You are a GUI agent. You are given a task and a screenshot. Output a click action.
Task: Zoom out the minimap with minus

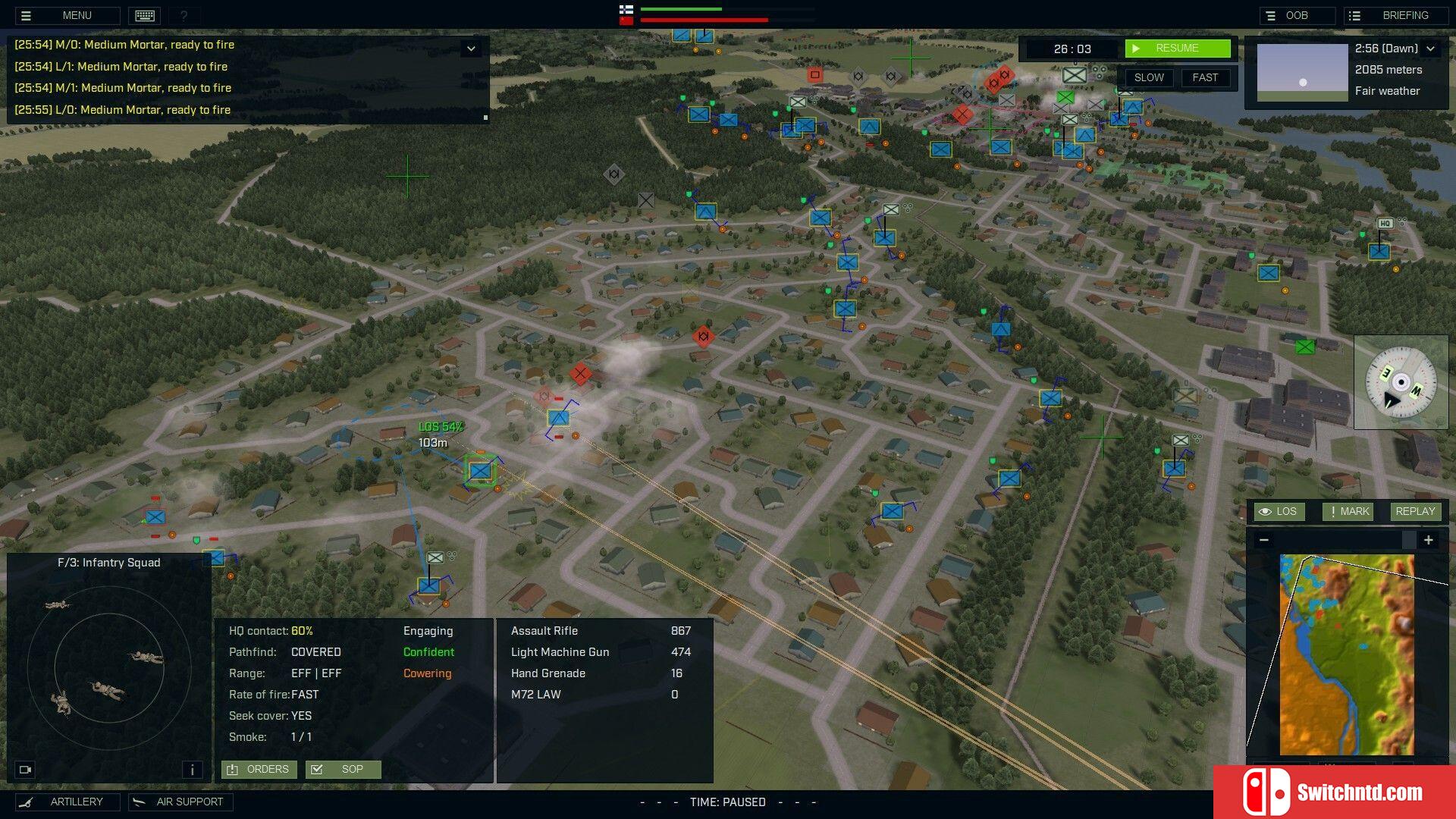(x=1263, y=540)
